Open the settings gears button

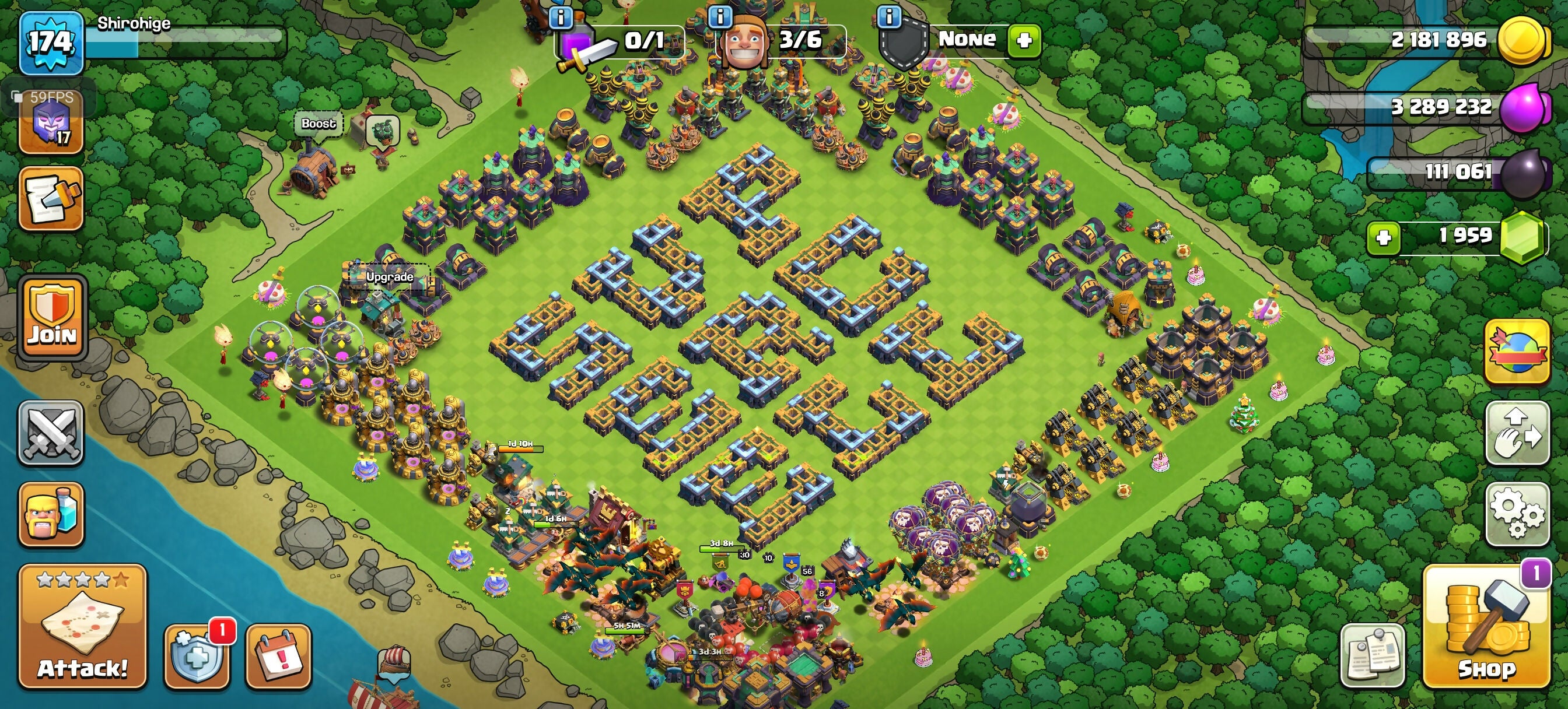1517,514
